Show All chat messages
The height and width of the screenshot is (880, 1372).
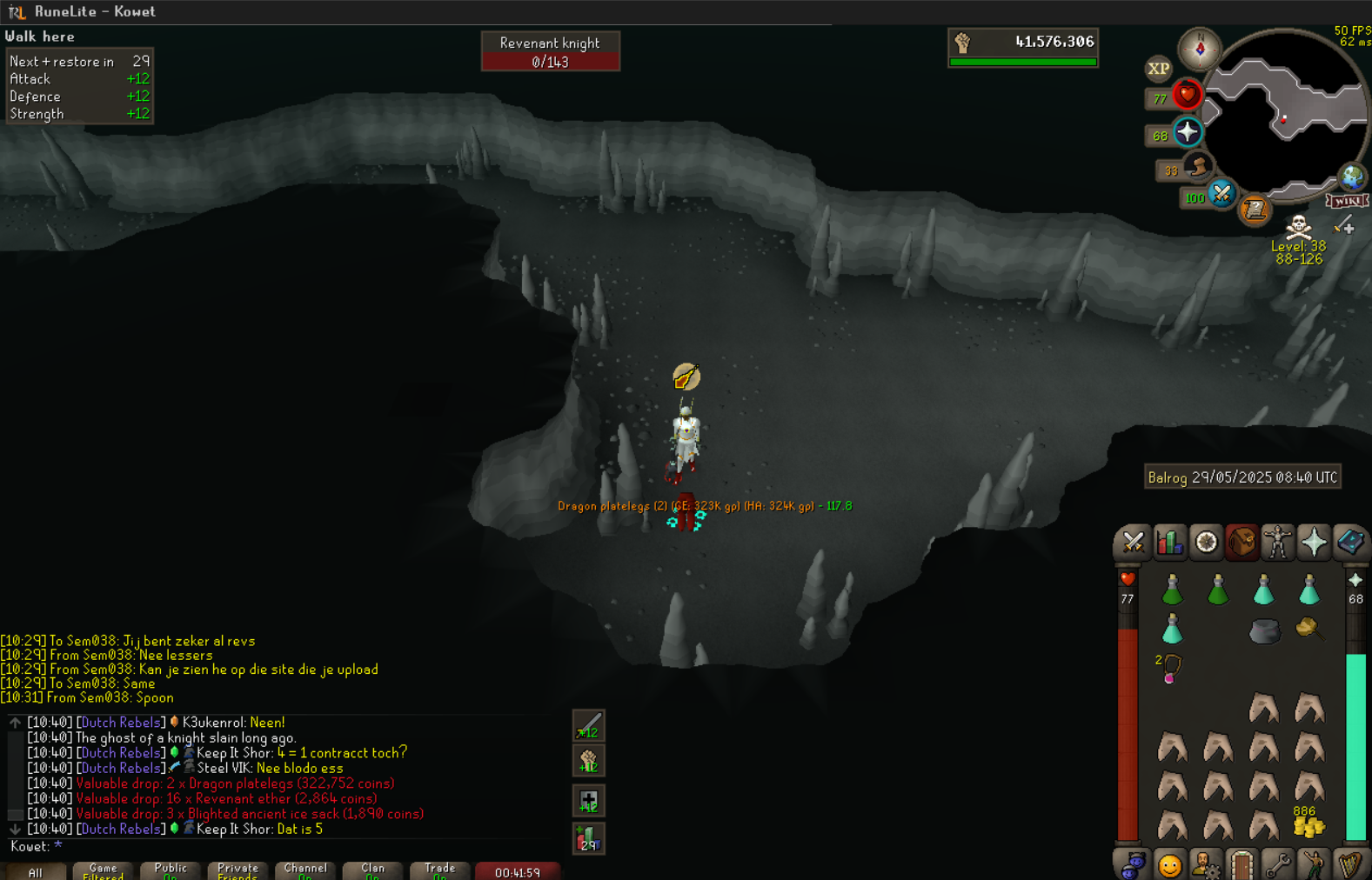pos(35,871)
